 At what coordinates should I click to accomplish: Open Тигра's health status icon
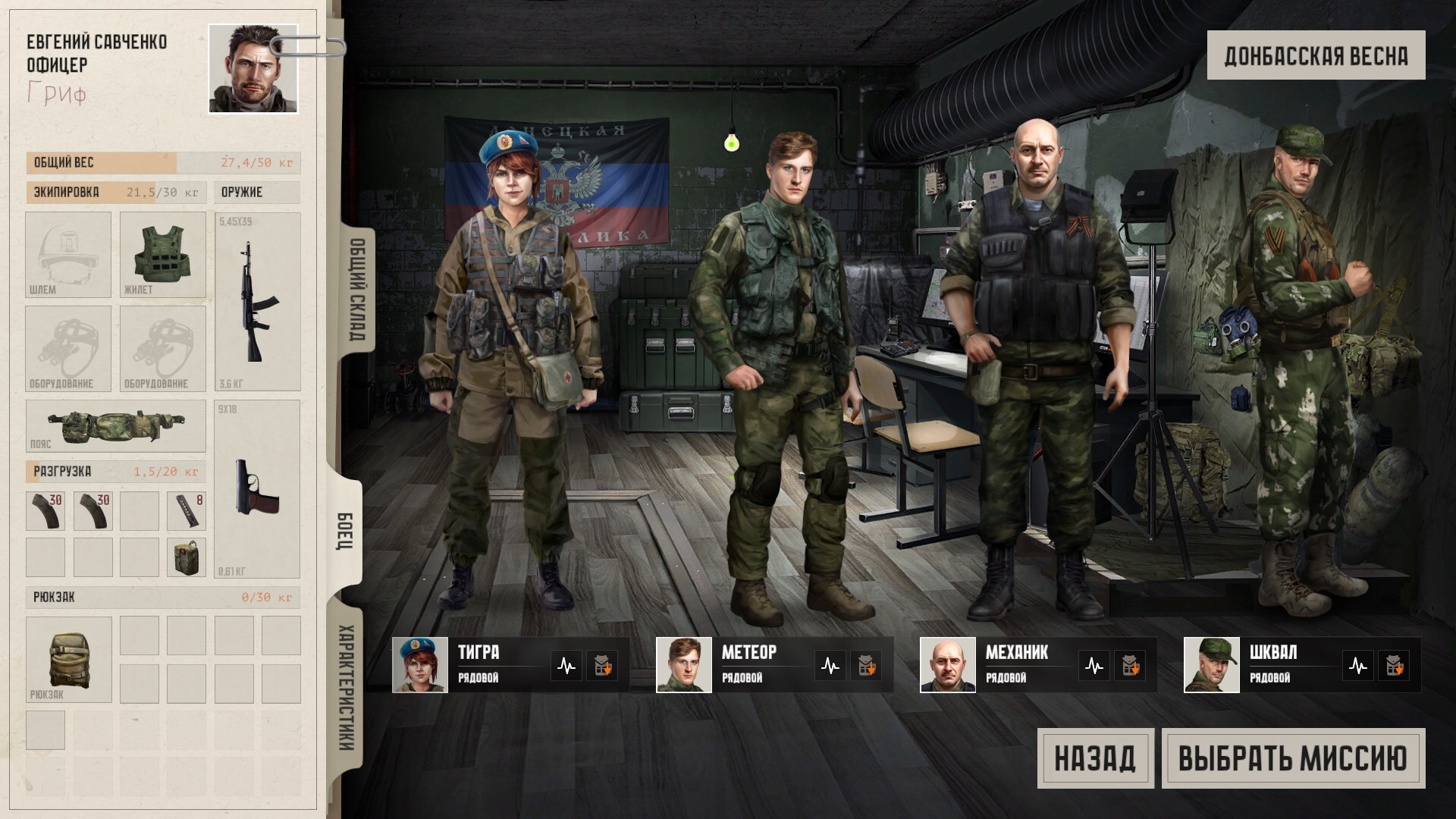566,666
